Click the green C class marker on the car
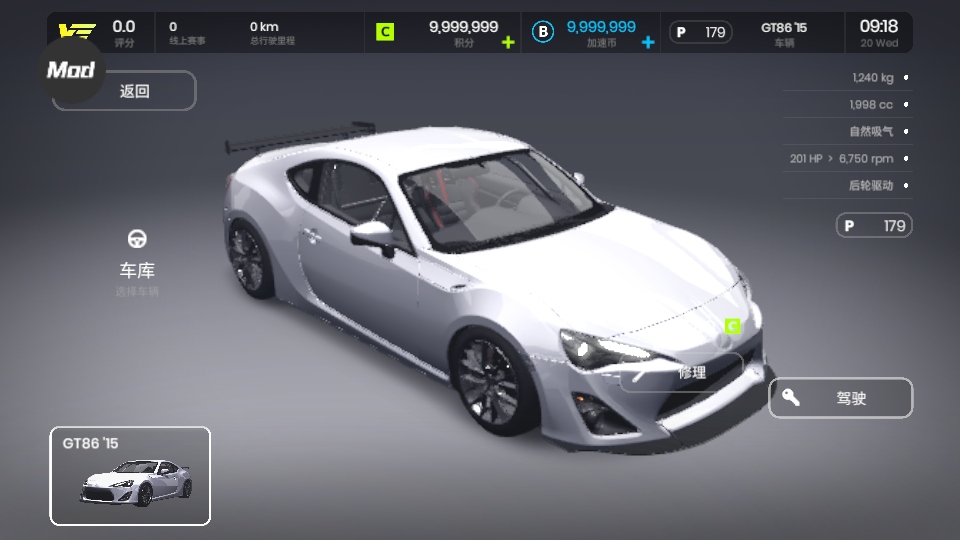 click(732, 326)
